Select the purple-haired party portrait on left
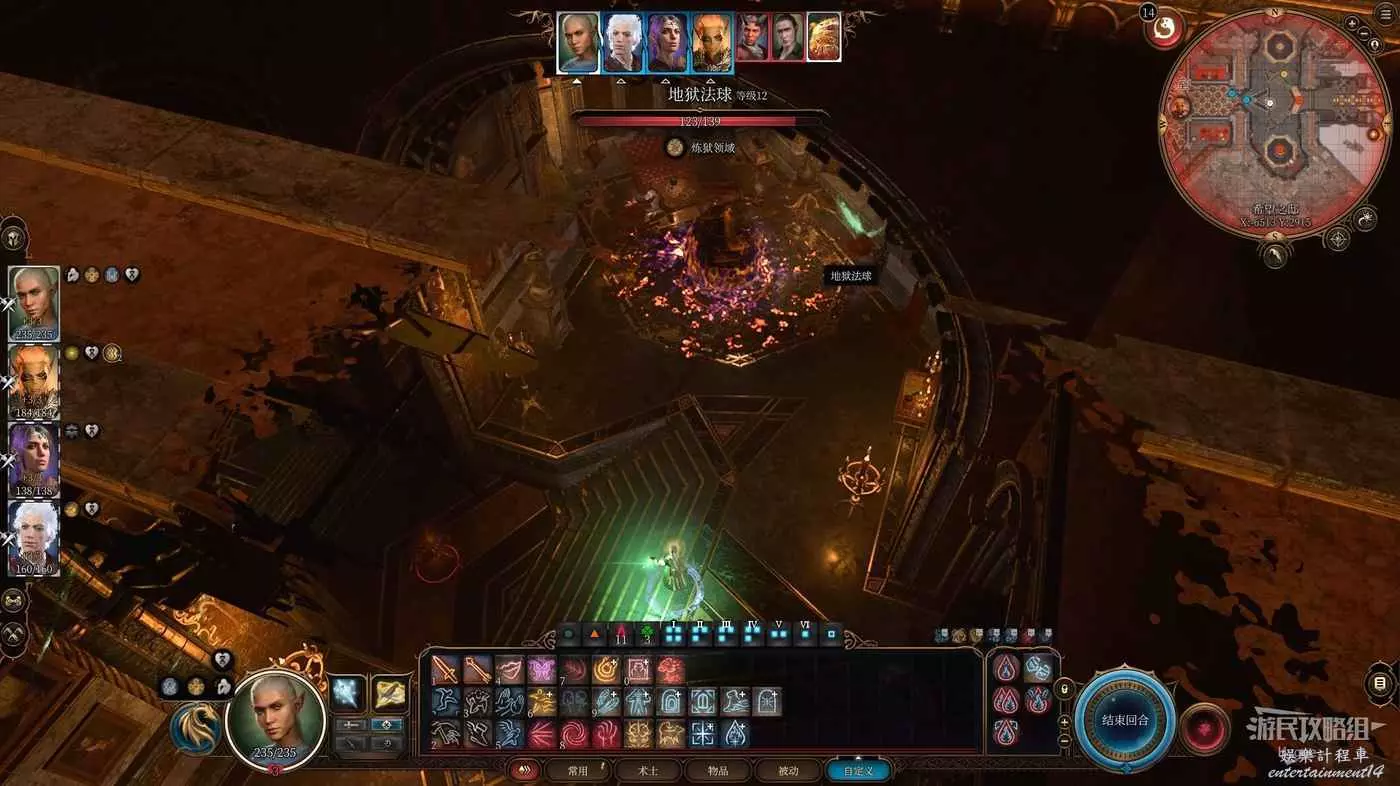Image resolution: width=1400 pixels, height=786 pixels. coord(34,458)
